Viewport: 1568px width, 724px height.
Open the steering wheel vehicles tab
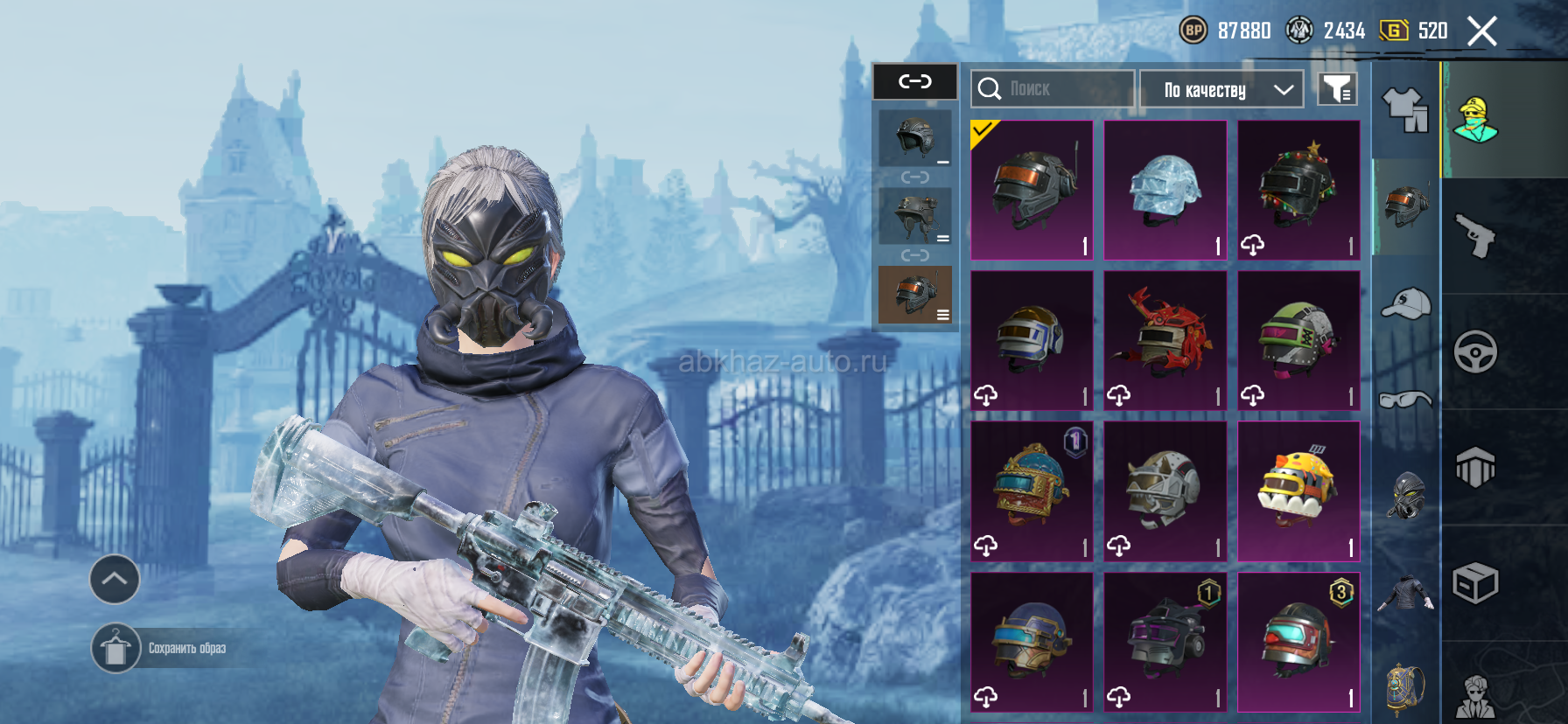click(1475, 352)
